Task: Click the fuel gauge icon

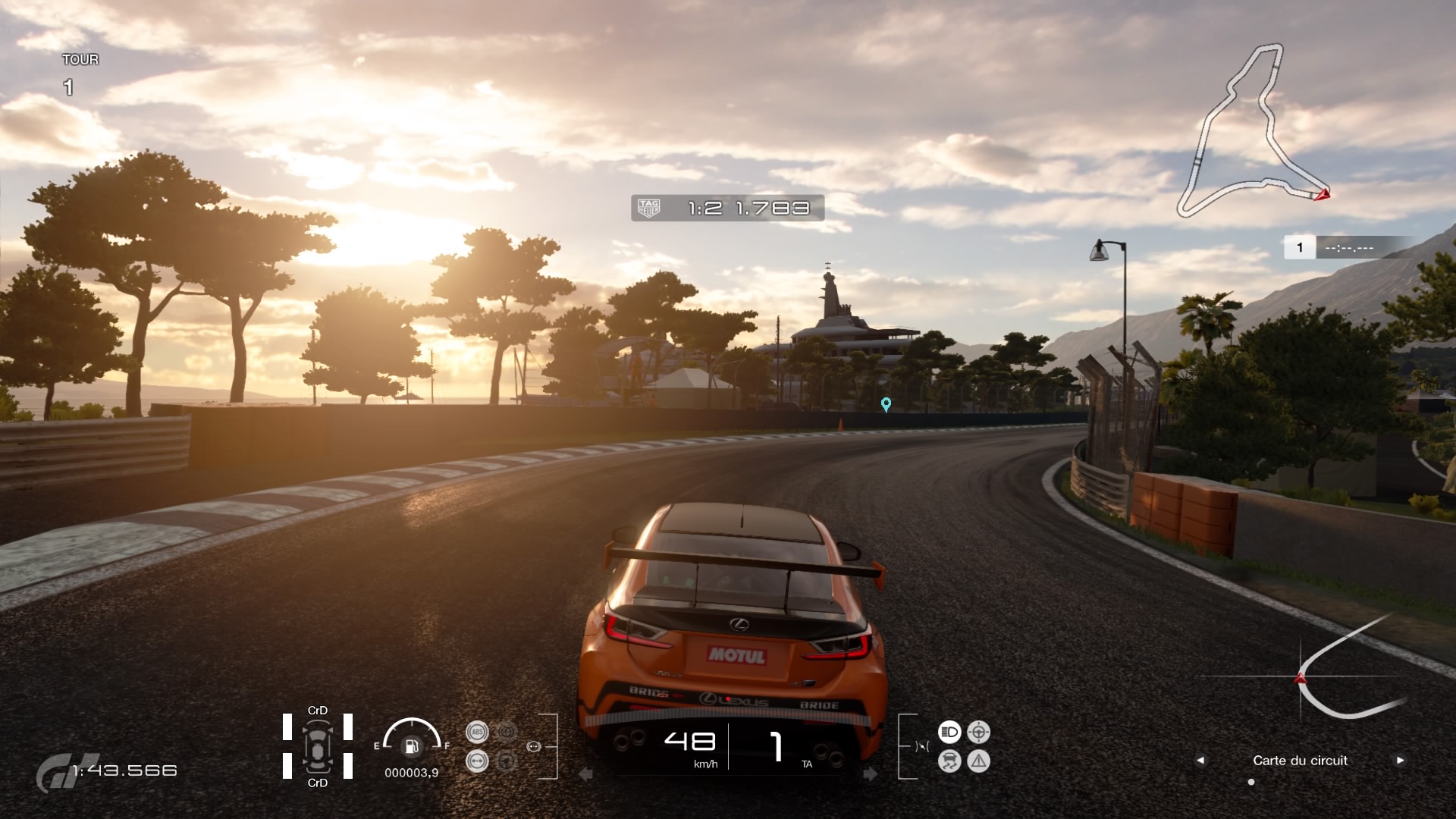Action: (412, 747)
